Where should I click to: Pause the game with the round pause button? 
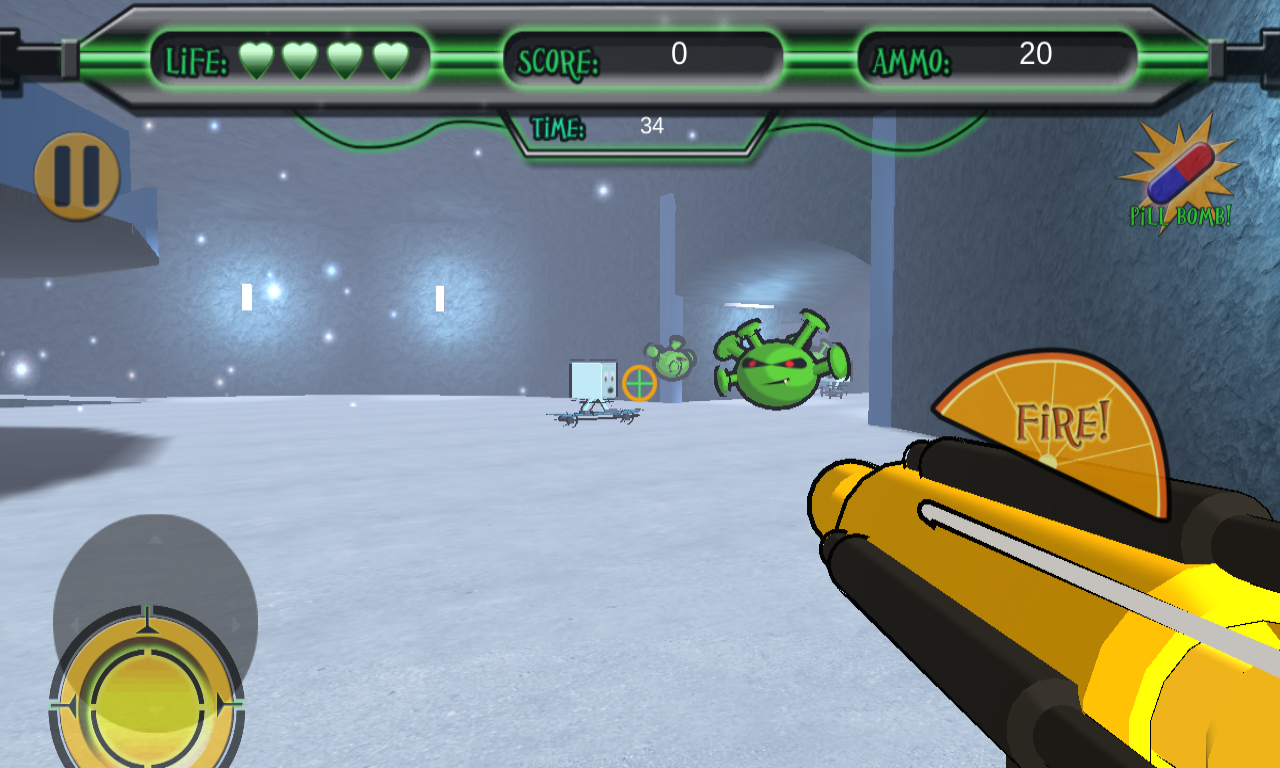(77, 176)
